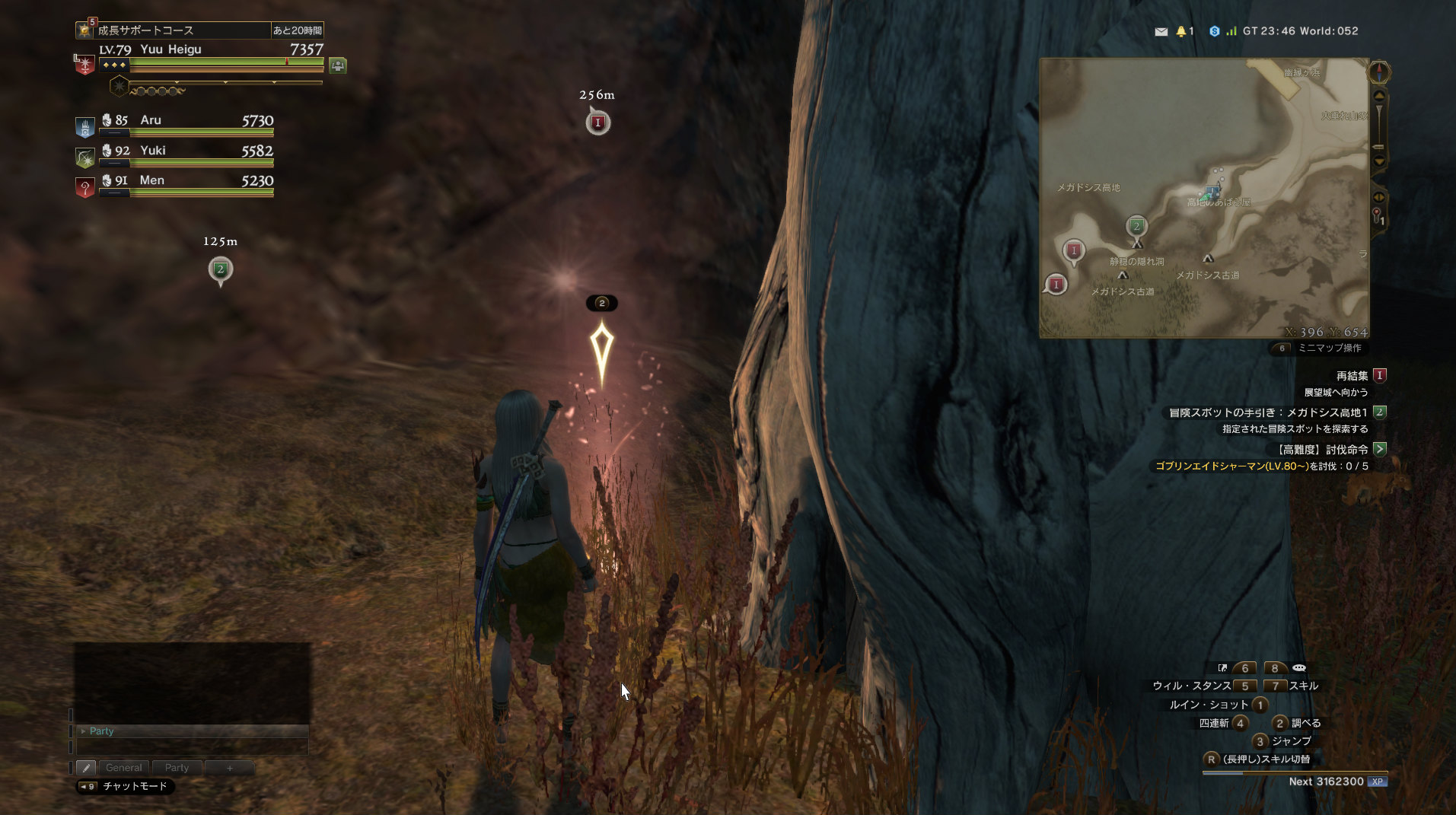
Task: Switch to the General chat tab
Action: click(123, 768)
